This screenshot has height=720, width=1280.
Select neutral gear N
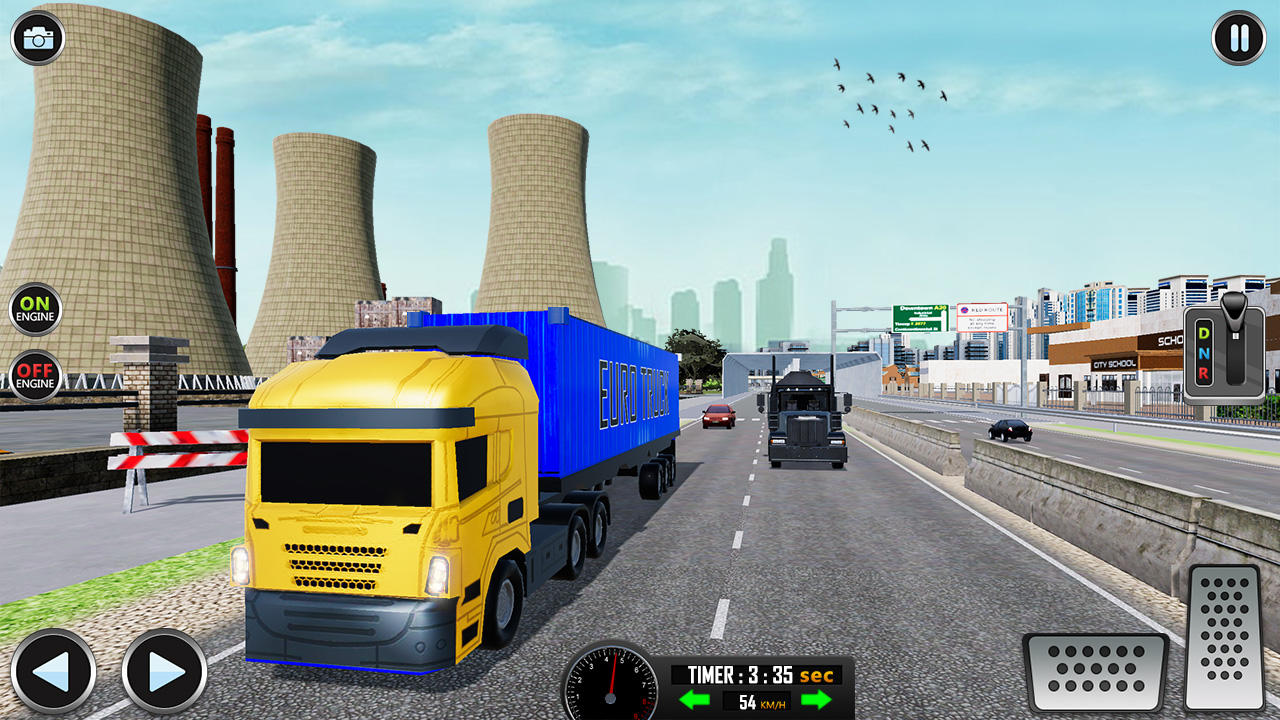pyautogui.click(x=1204, y=353)
